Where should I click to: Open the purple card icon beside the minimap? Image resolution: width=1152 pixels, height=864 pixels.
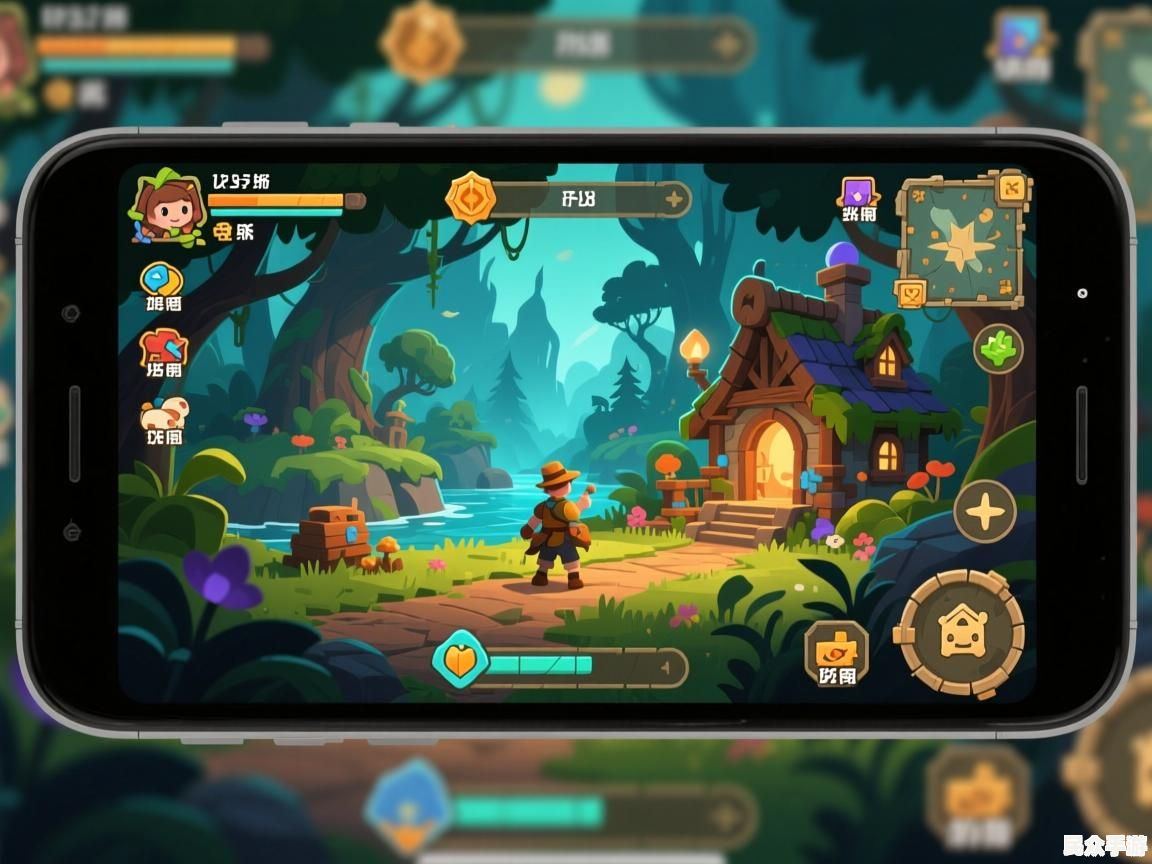pyautogui.click(x=858, y=193)
